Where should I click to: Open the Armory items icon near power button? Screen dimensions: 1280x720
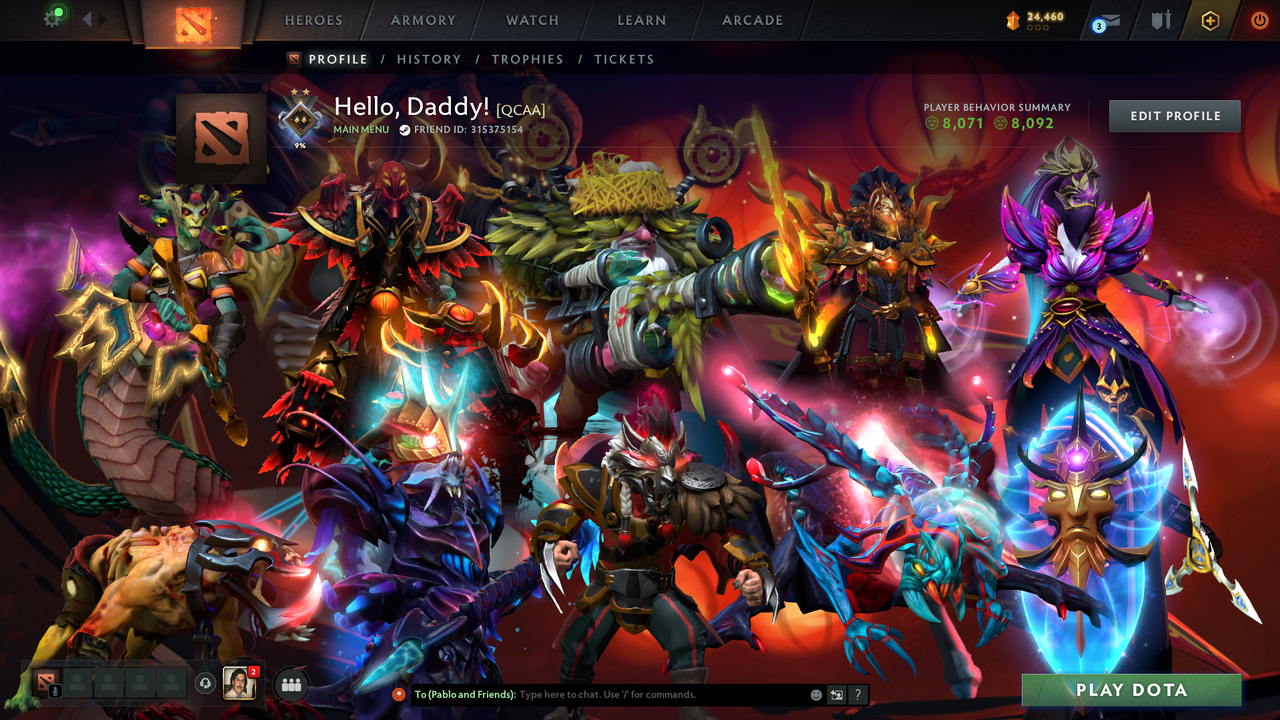tap(1162, 18)
